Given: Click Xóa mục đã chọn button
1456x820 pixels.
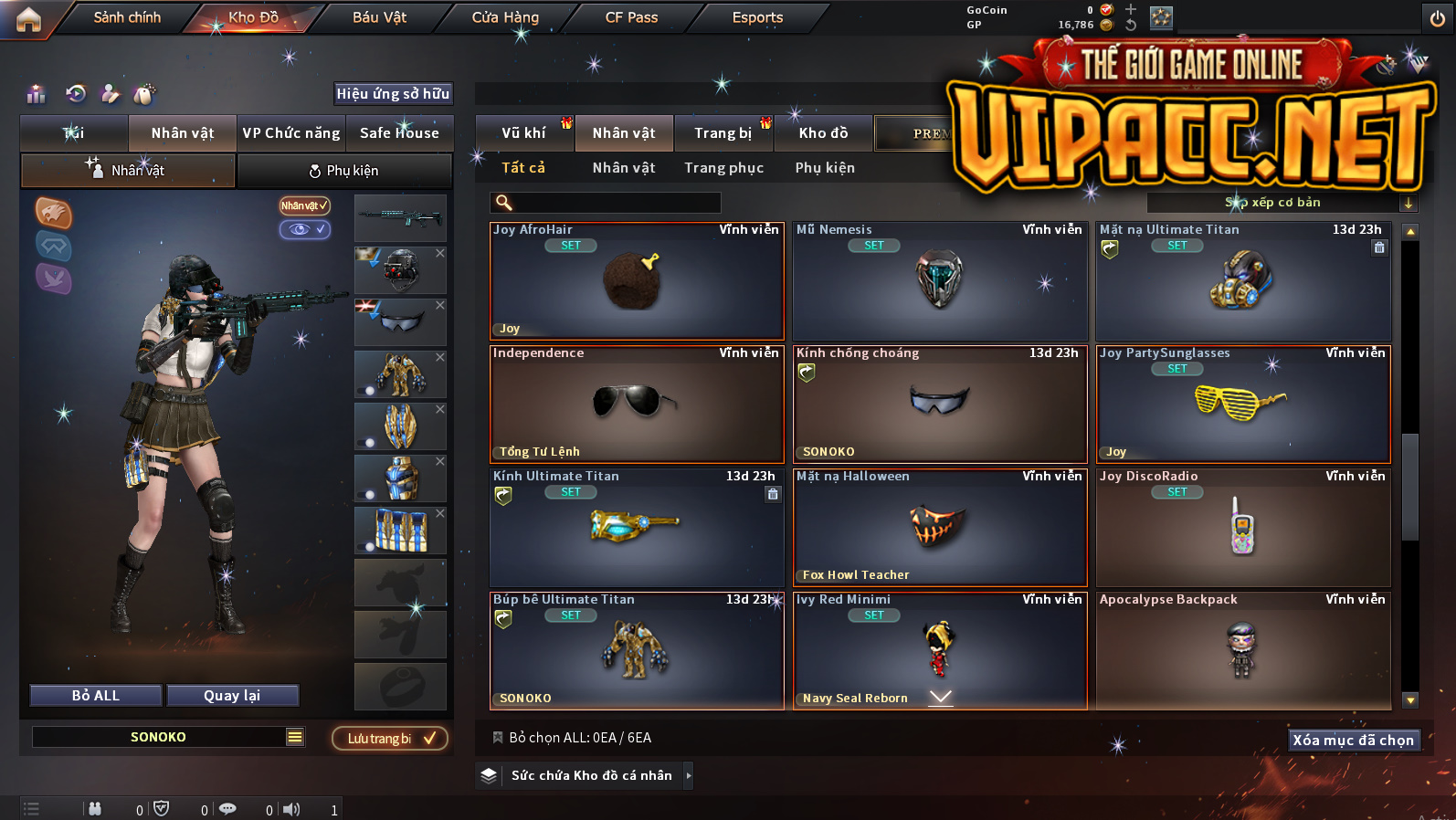Looking at the screenshot, I should 1354,740.
